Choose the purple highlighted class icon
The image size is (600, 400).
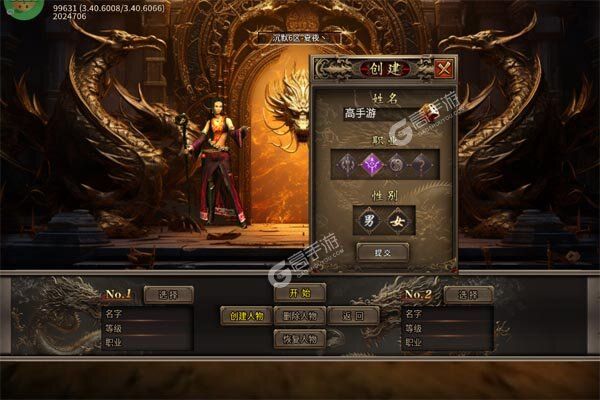click(373, 164)
